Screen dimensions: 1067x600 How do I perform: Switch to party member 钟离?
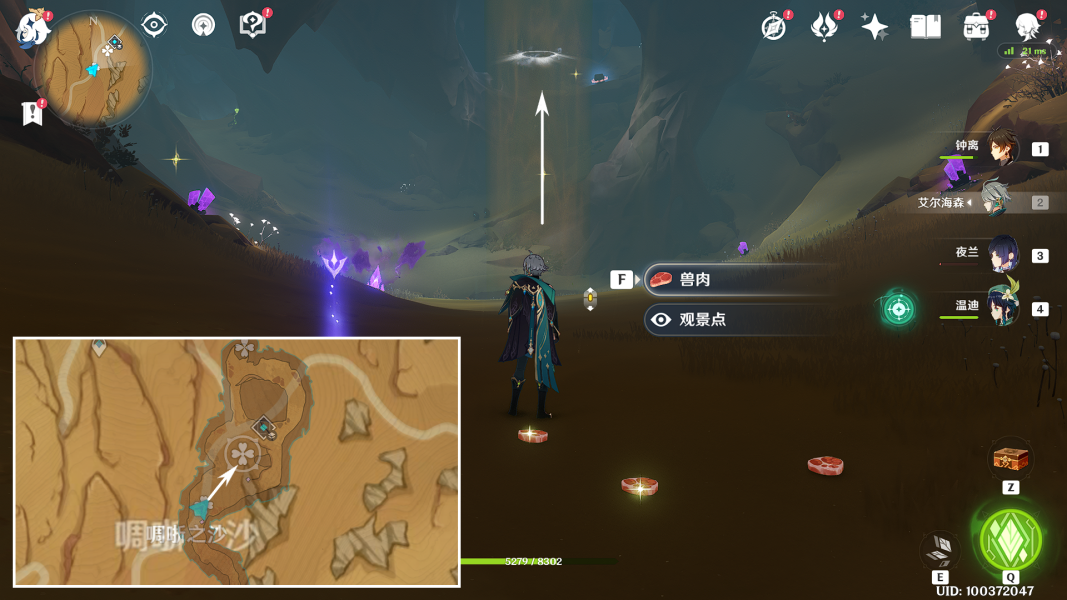point(1001,149)
